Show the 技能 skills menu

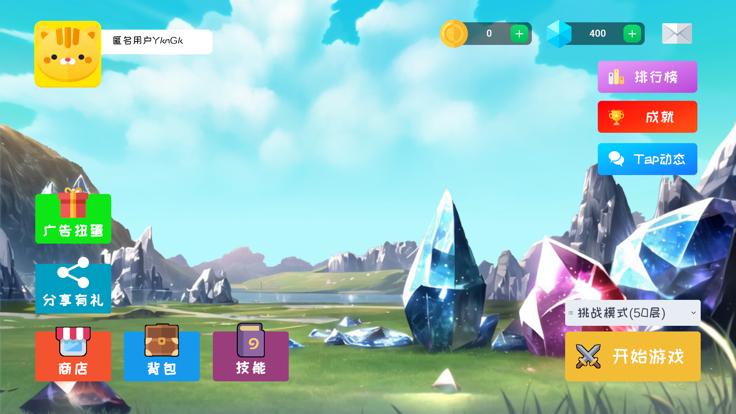[251, 355]
